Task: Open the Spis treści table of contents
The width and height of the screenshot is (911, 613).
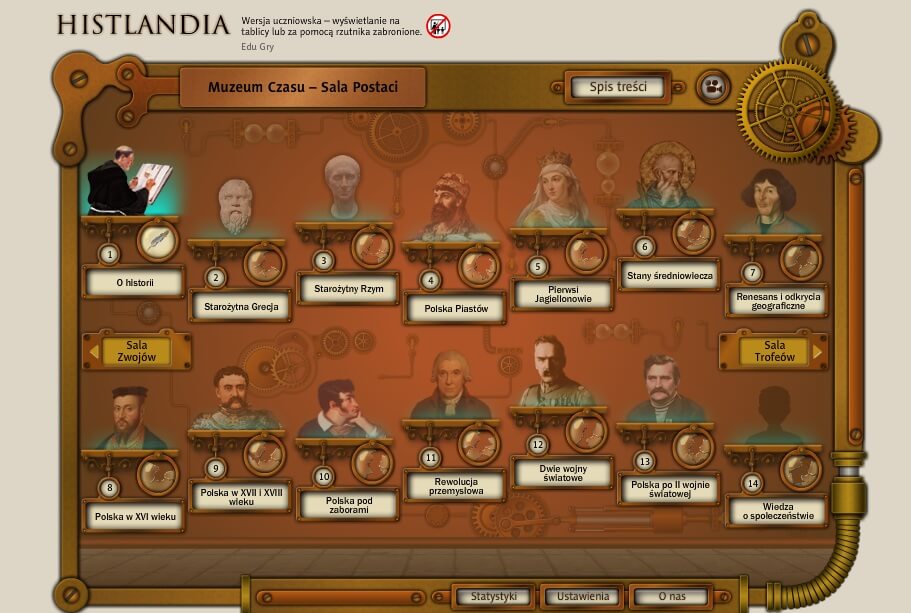Action: pyautogui.click(x=617, y=87)
